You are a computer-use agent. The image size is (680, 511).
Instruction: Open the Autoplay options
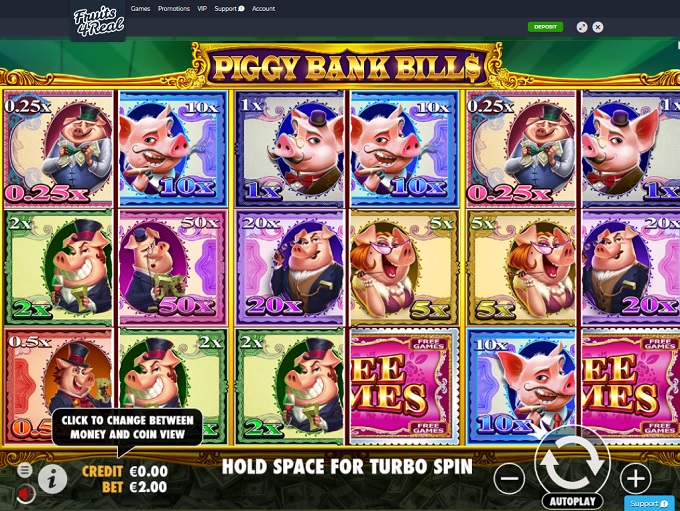pos(573,500)
